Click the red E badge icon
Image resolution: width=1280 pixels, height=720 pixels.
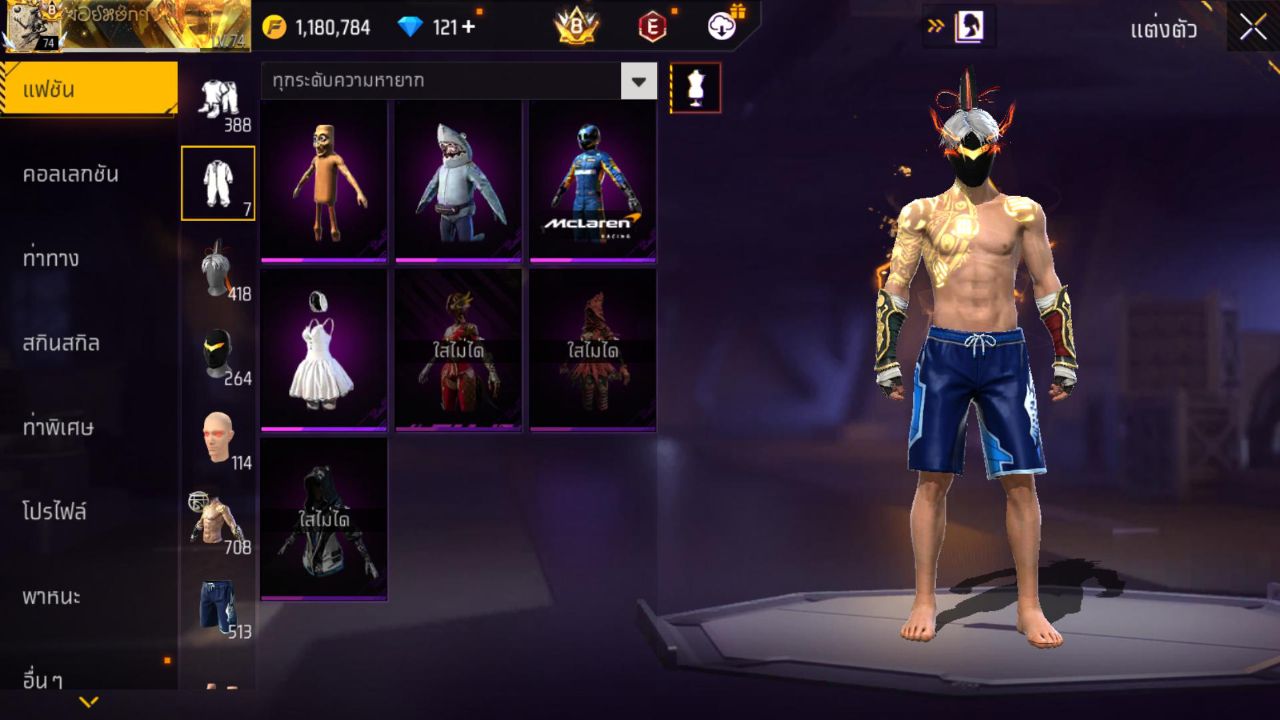click(x=651, y=28)
